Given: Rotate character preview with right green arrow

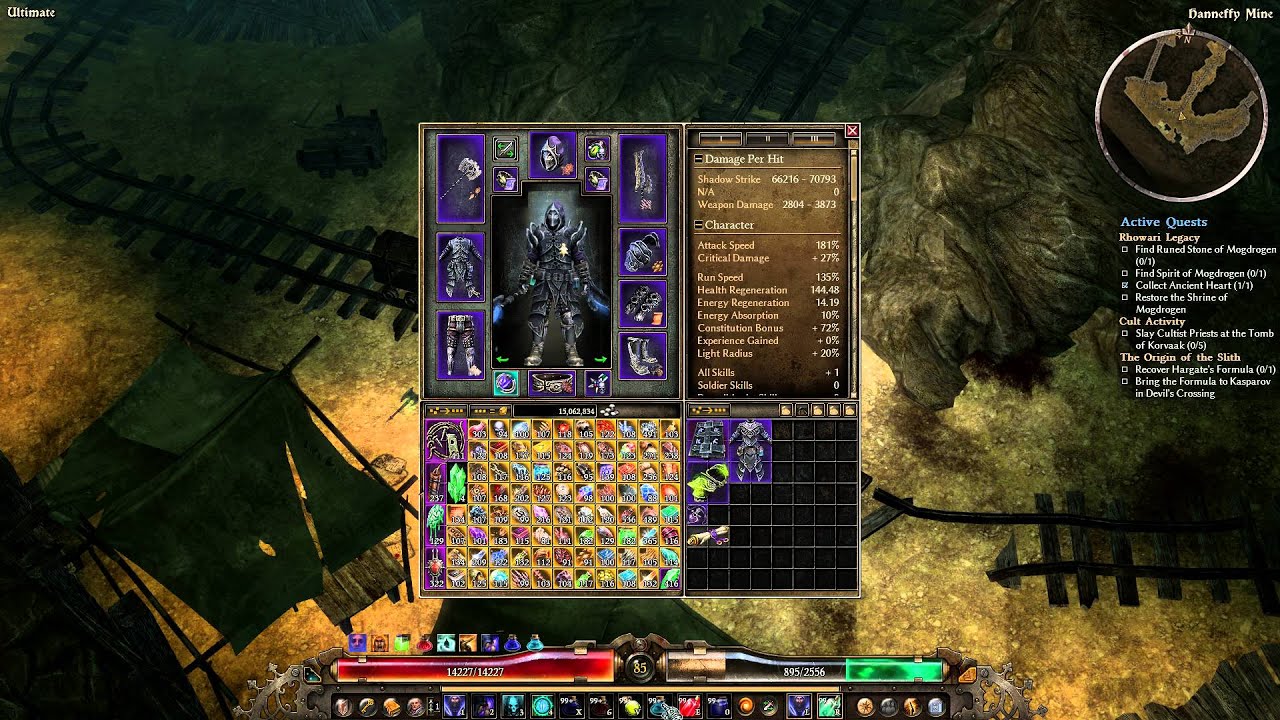Looking at the screenshot, I should tap(601, 359).
